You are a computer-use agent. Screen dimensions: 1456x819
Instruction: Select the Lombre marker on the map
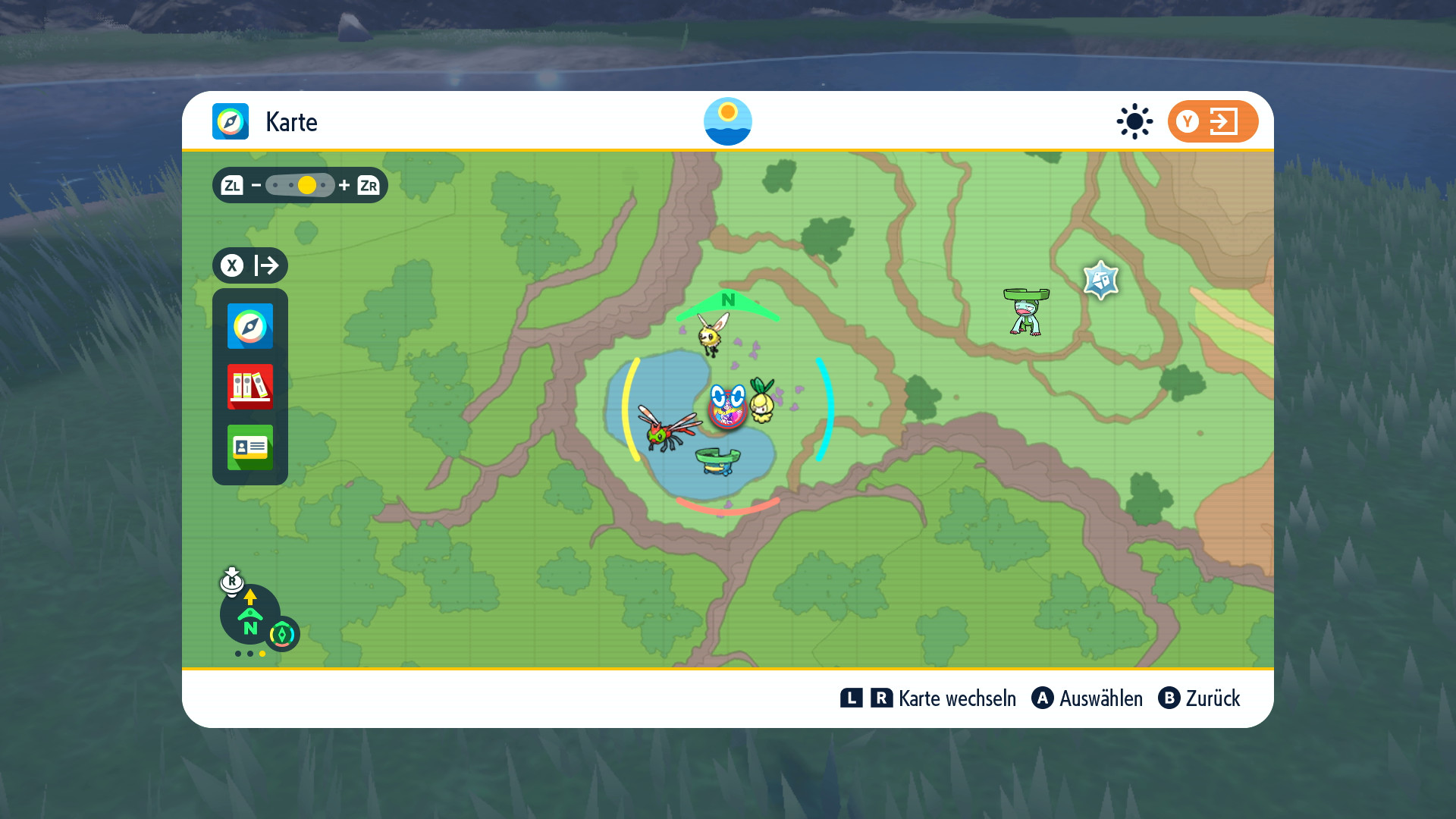(1026, 311)
